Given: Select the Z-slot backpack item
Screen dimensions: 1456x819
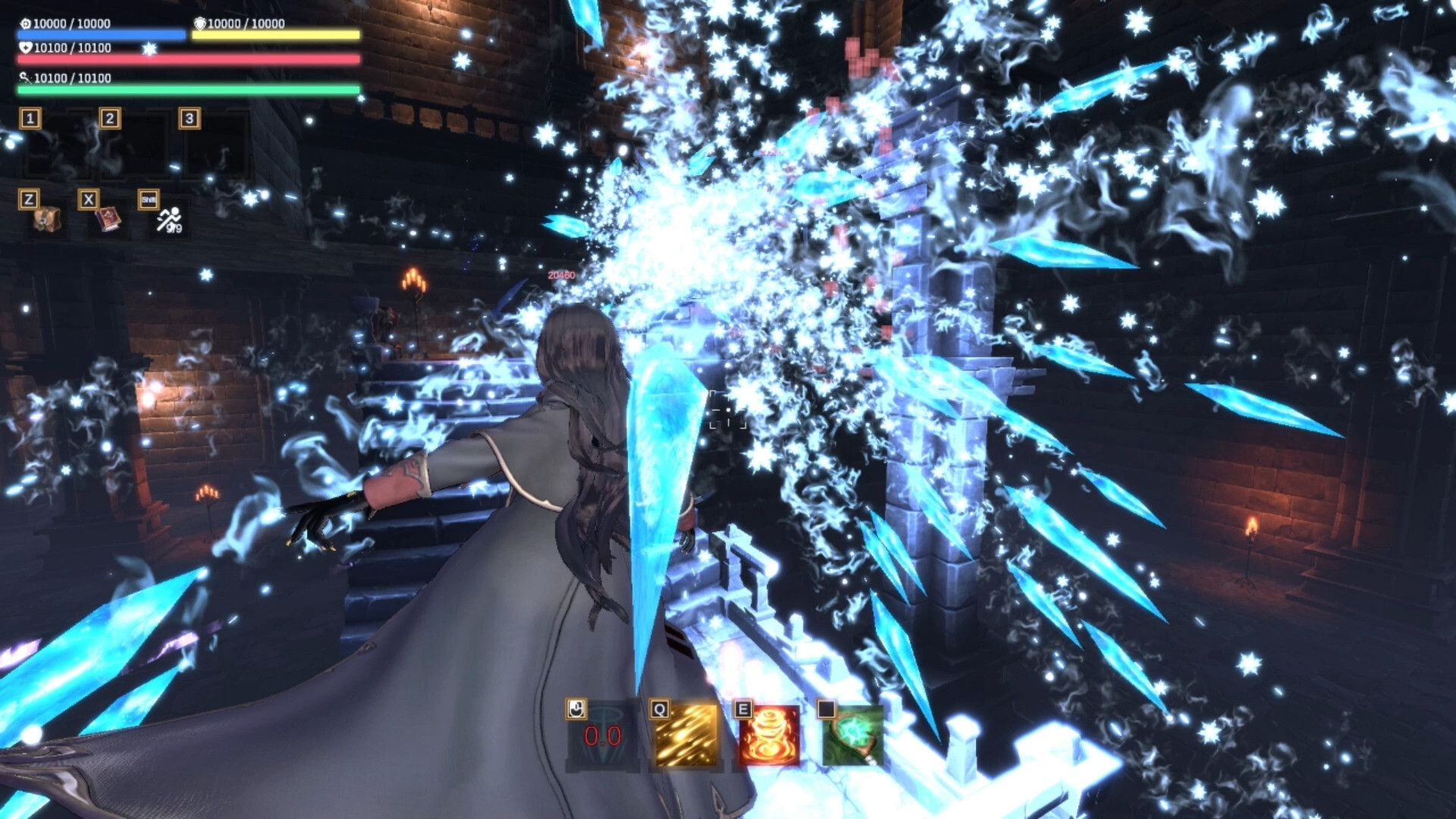Looking at the screenshot, I should [45, 220].
